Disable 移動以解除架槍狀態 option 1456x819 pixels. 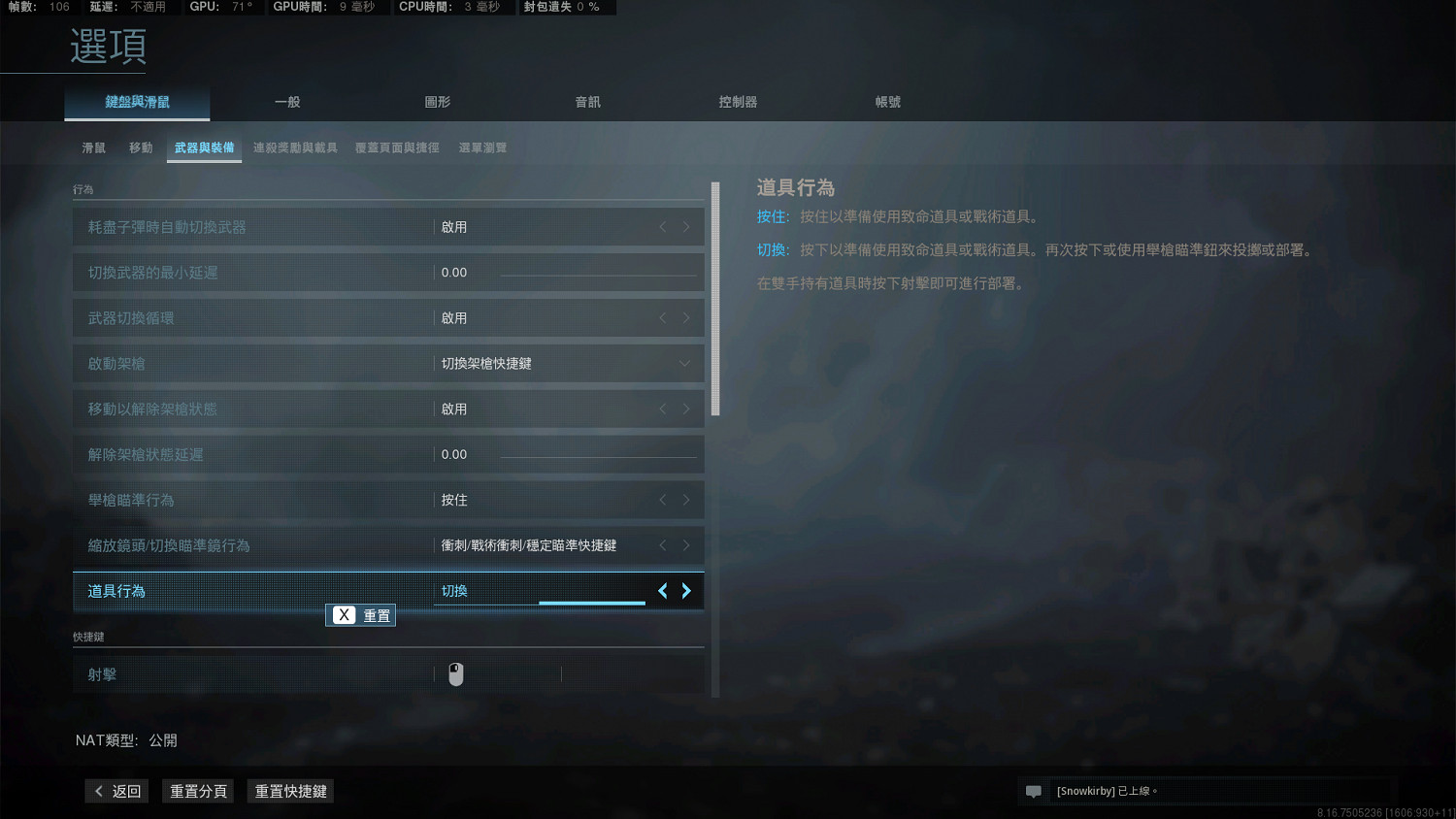[x=663, y=409]
